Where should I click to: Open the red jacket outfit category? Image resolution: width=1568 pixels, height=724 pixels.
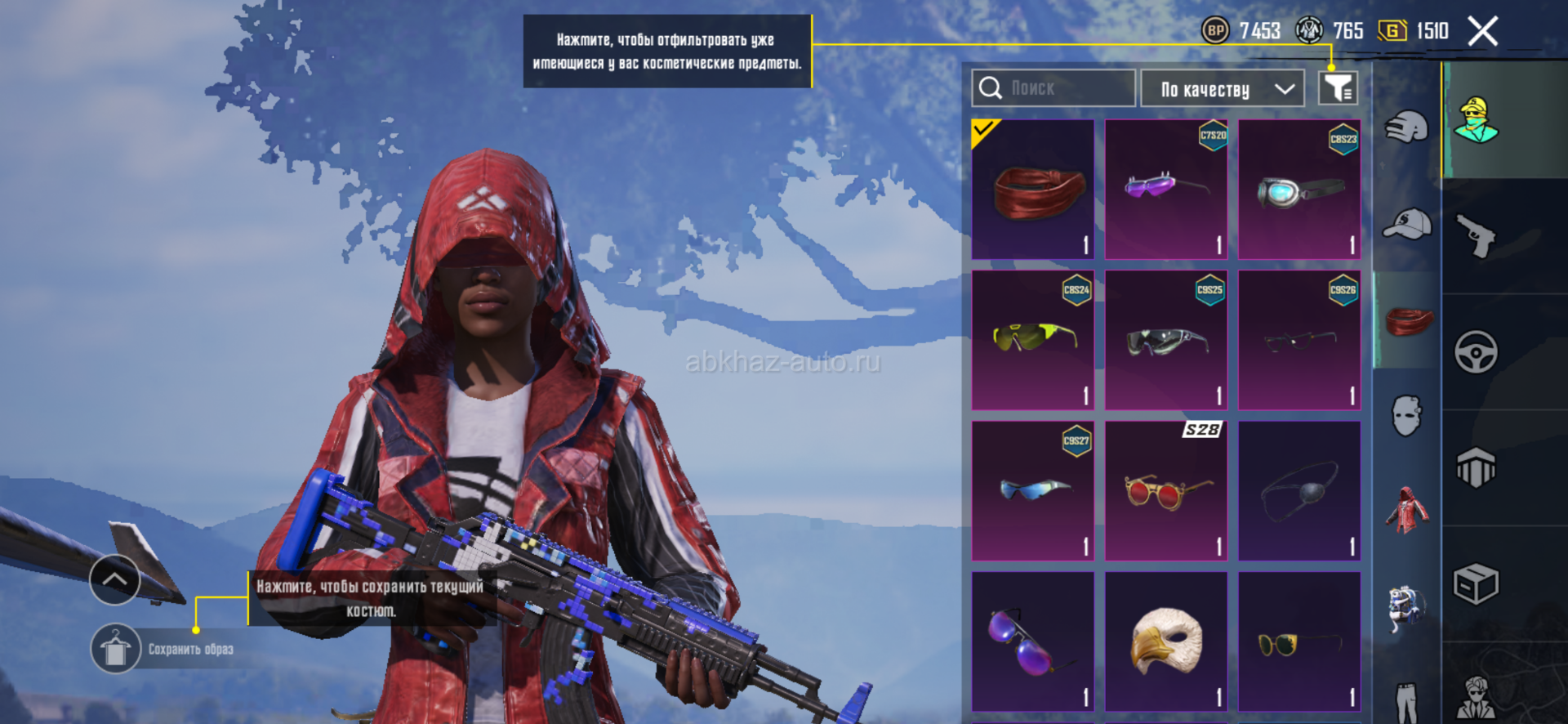(x=1406, y=510)
